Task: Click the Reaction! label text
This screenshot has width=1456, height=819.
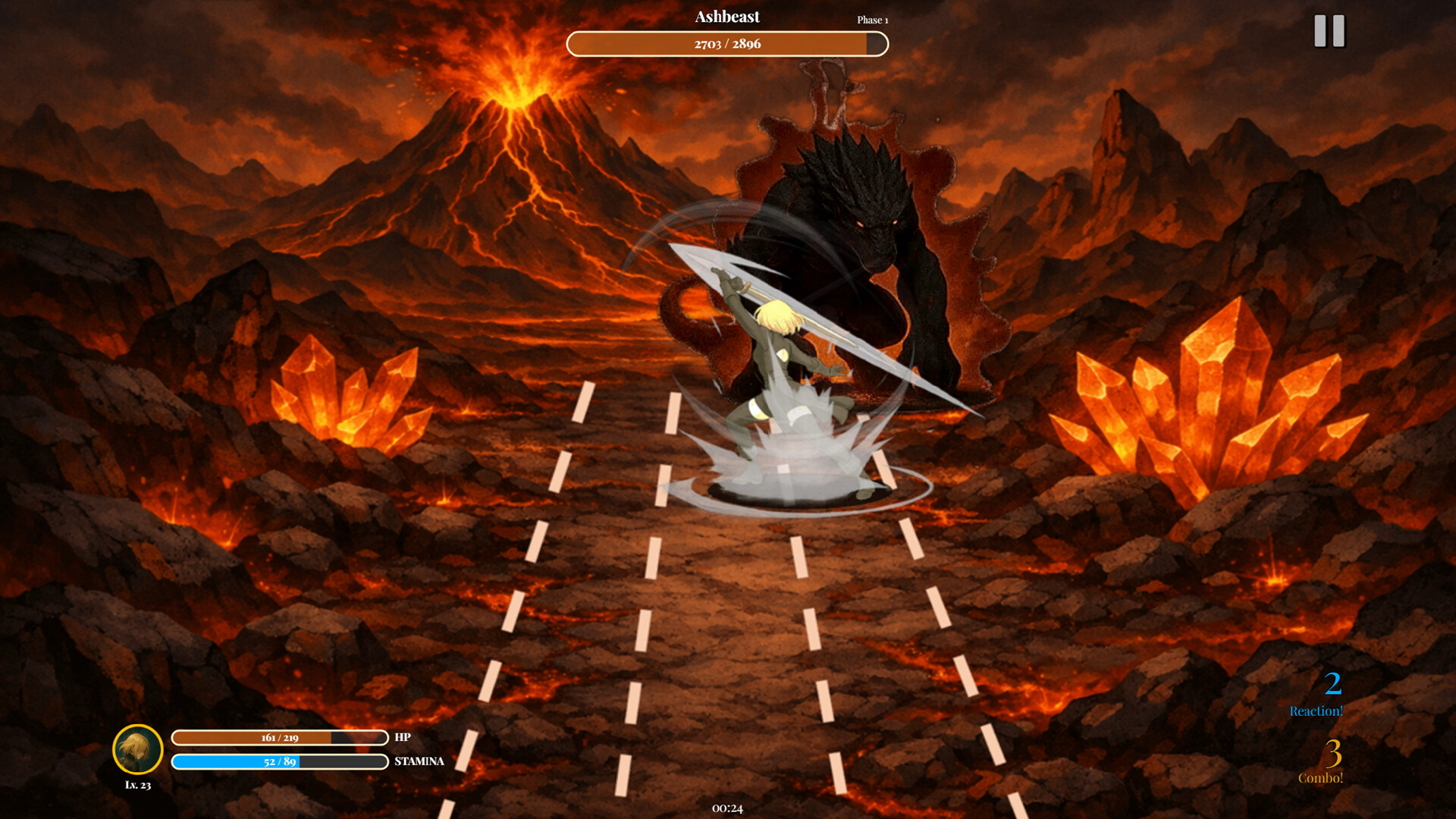Action: (x=1316, y=711)
